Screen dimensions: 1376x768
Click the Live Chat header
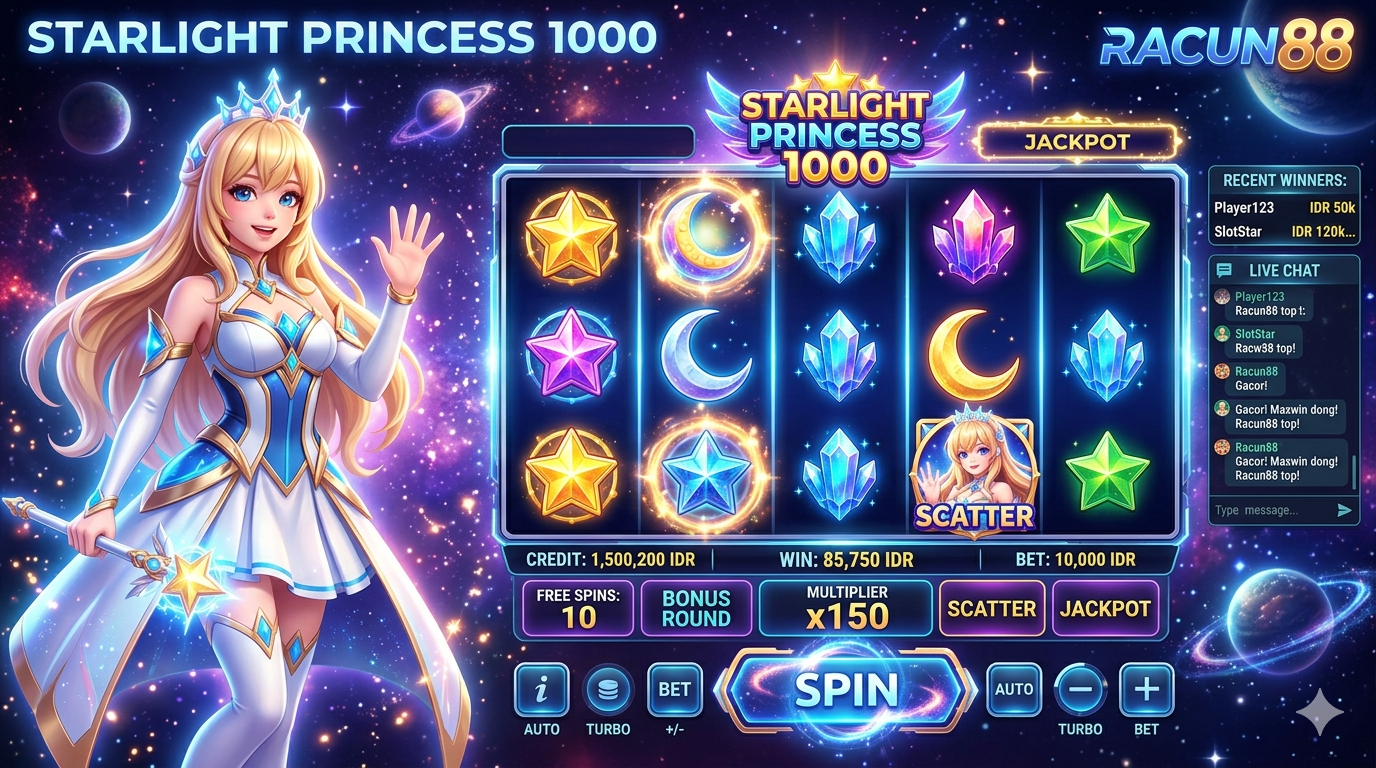tap(1284, 270)
